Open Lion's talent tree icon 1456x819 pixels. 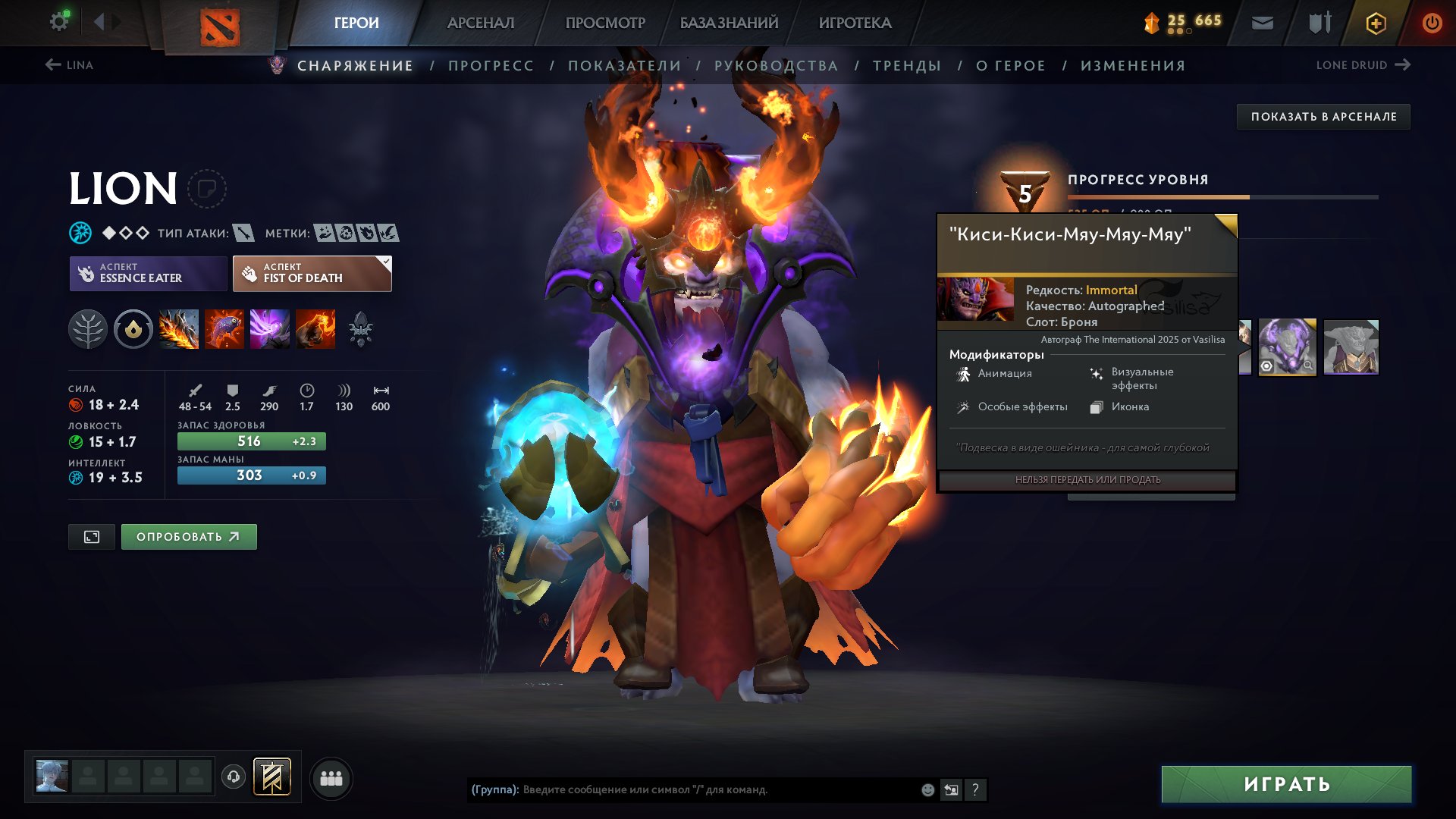point(88,329)
